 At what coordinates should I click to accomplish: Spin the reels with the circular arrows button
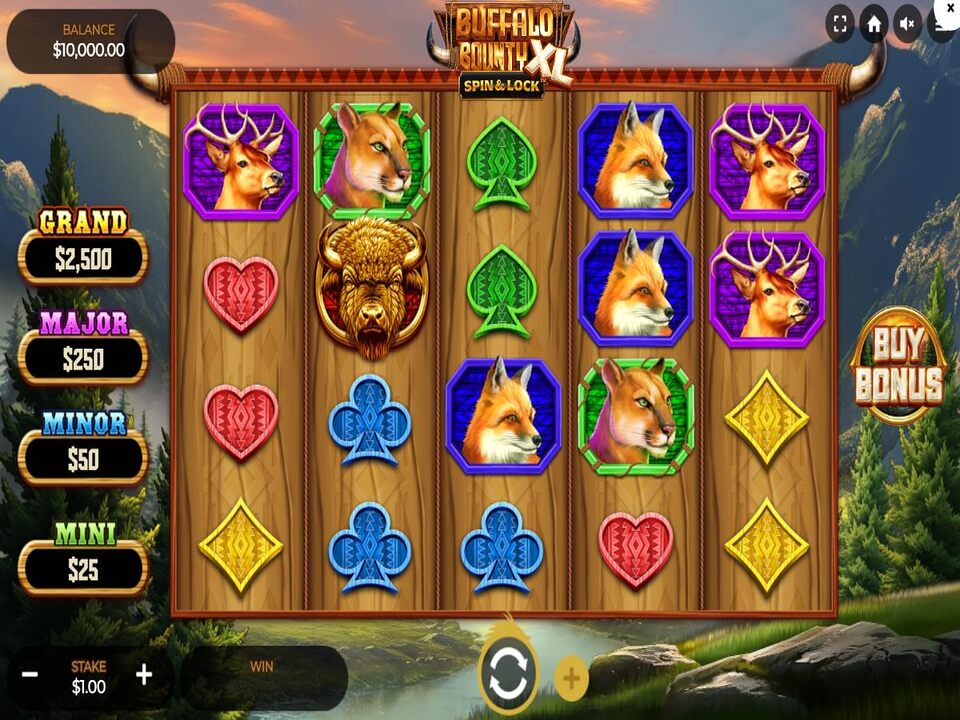click(508, 675)
